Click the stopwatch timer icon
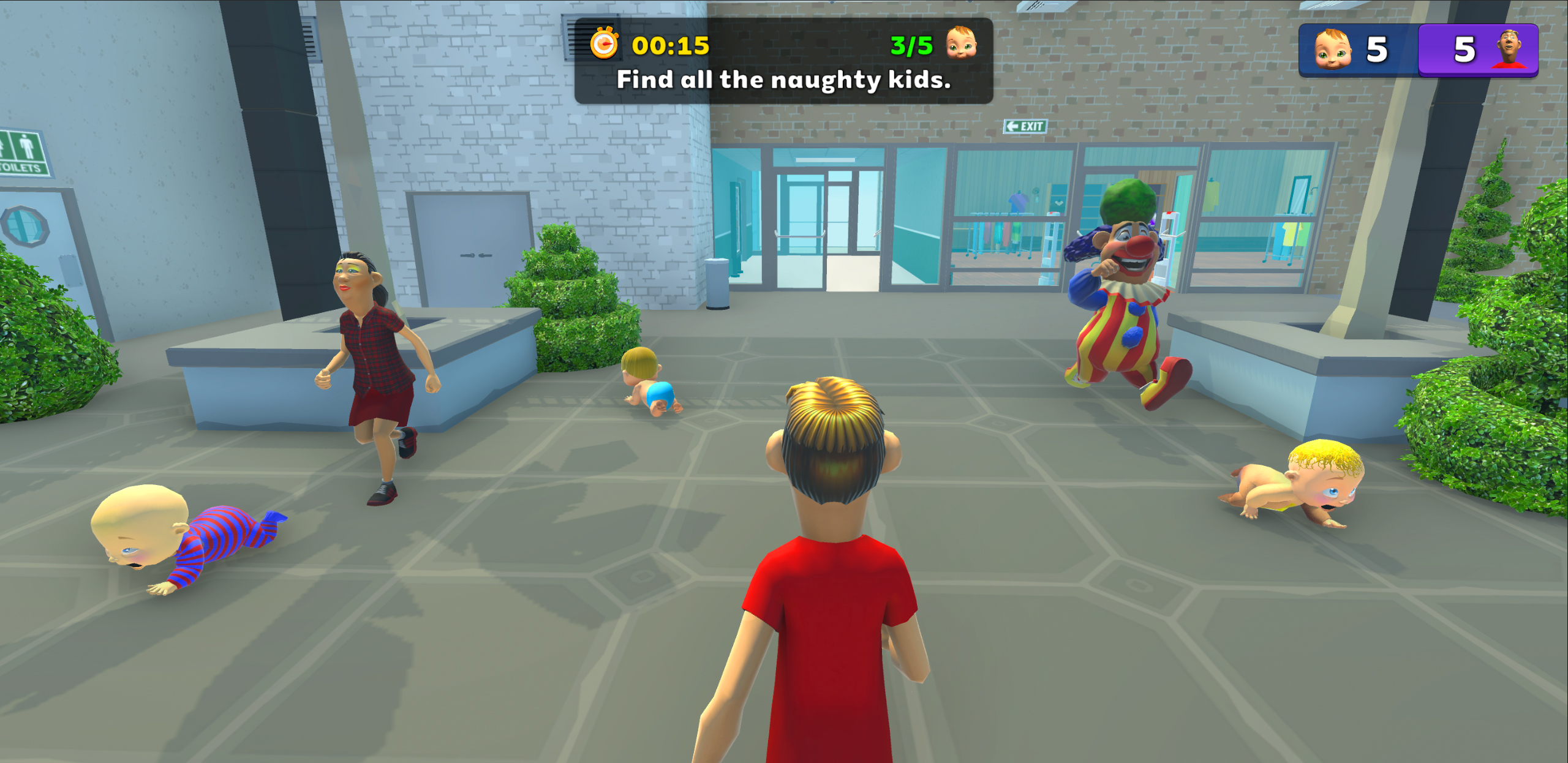The width and height of the screenshot is (1568, 763). pos(605,43)
